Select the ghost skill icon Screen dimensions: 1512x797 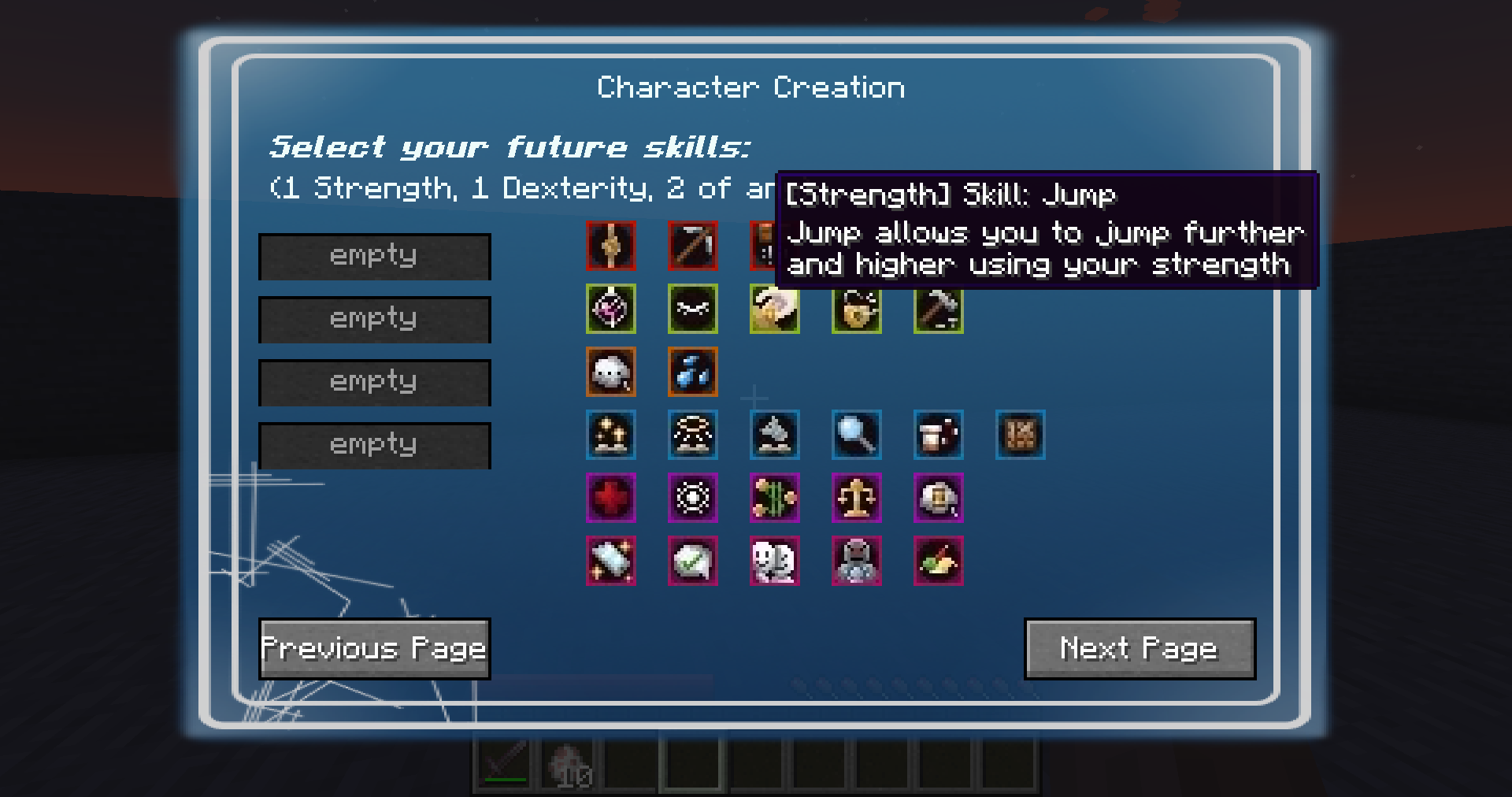click(611, 373)
